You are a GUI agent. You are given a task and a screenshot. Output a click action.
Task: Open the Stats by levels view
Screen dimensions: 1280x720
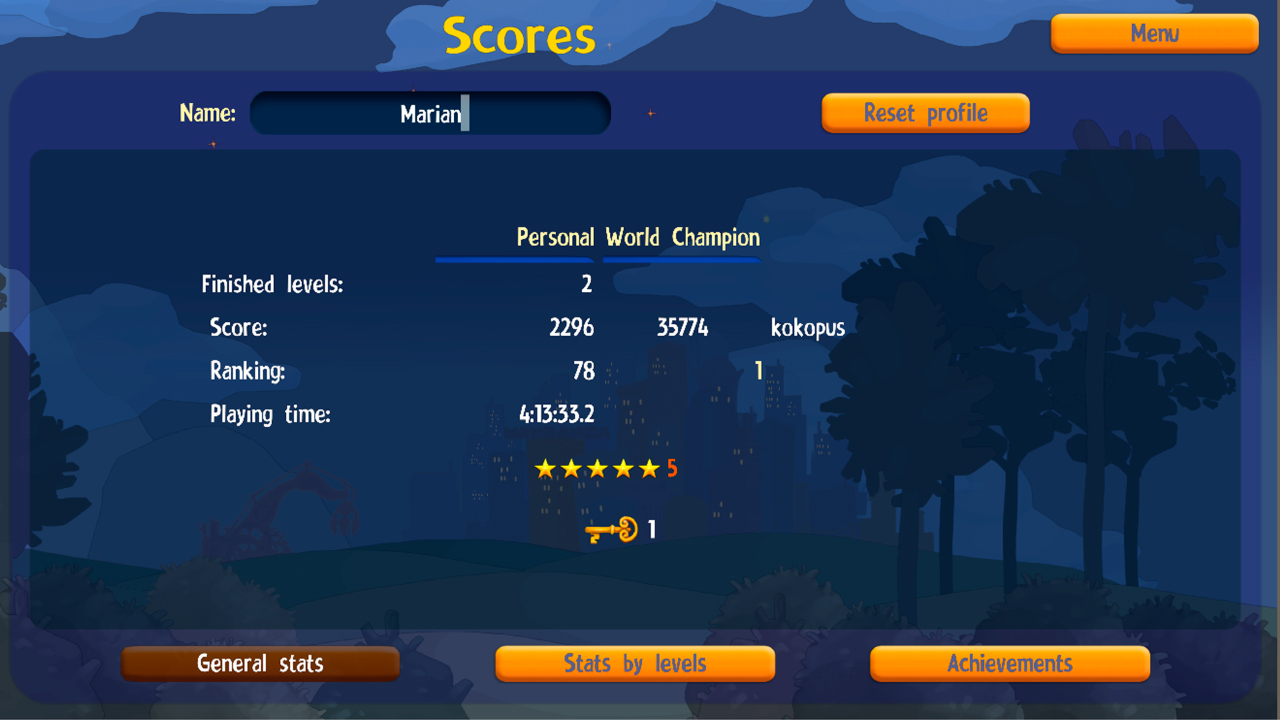[635, 663]
